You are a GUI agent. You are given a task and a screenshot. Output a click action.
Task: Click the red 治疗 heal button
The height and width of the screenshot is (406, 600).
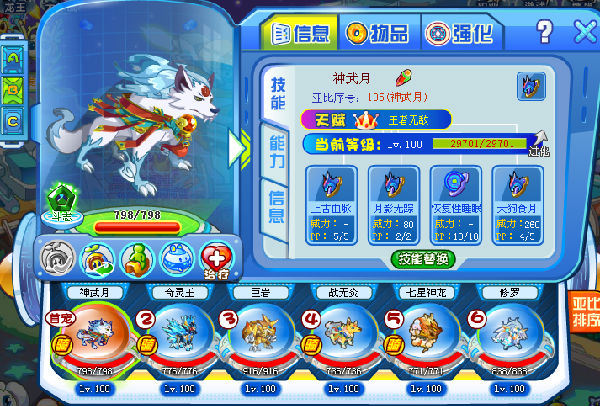[x=216, y=258]
